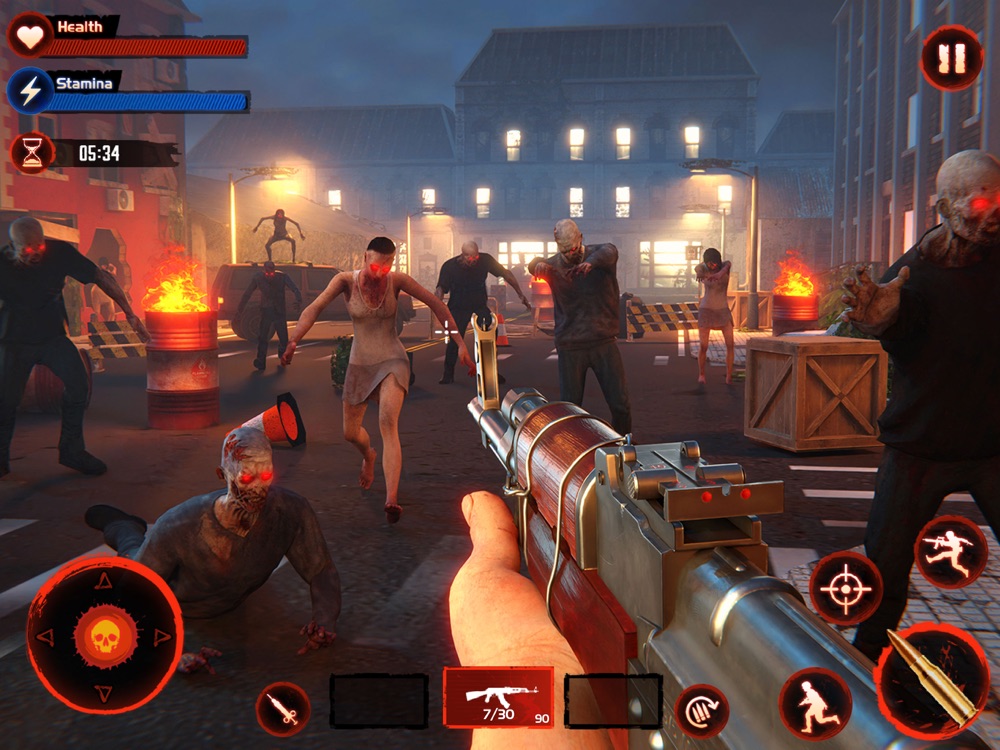Tap the skull movement joystick

[105, 636]
